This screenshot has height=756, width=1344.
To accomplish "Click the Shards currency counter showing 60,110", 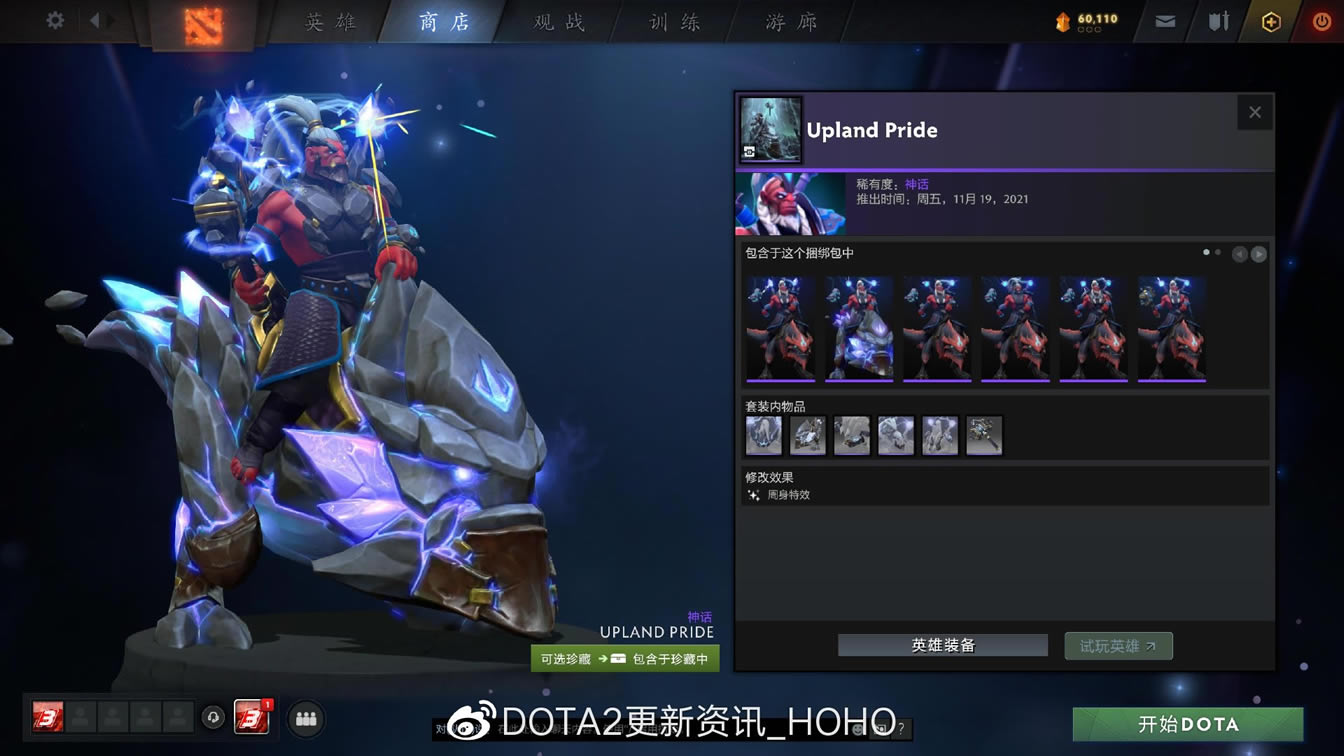I will pyautogui.click(x=1082, y=18).
